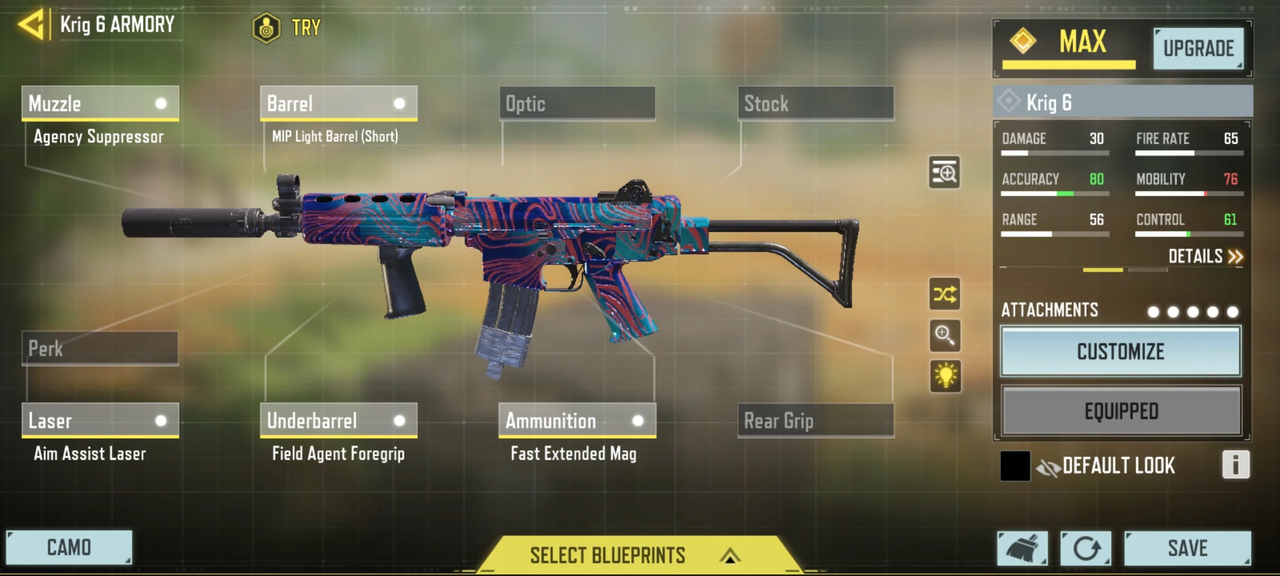
Task: Toggle the DEFAULT LOOK option
Action: 1016,466
